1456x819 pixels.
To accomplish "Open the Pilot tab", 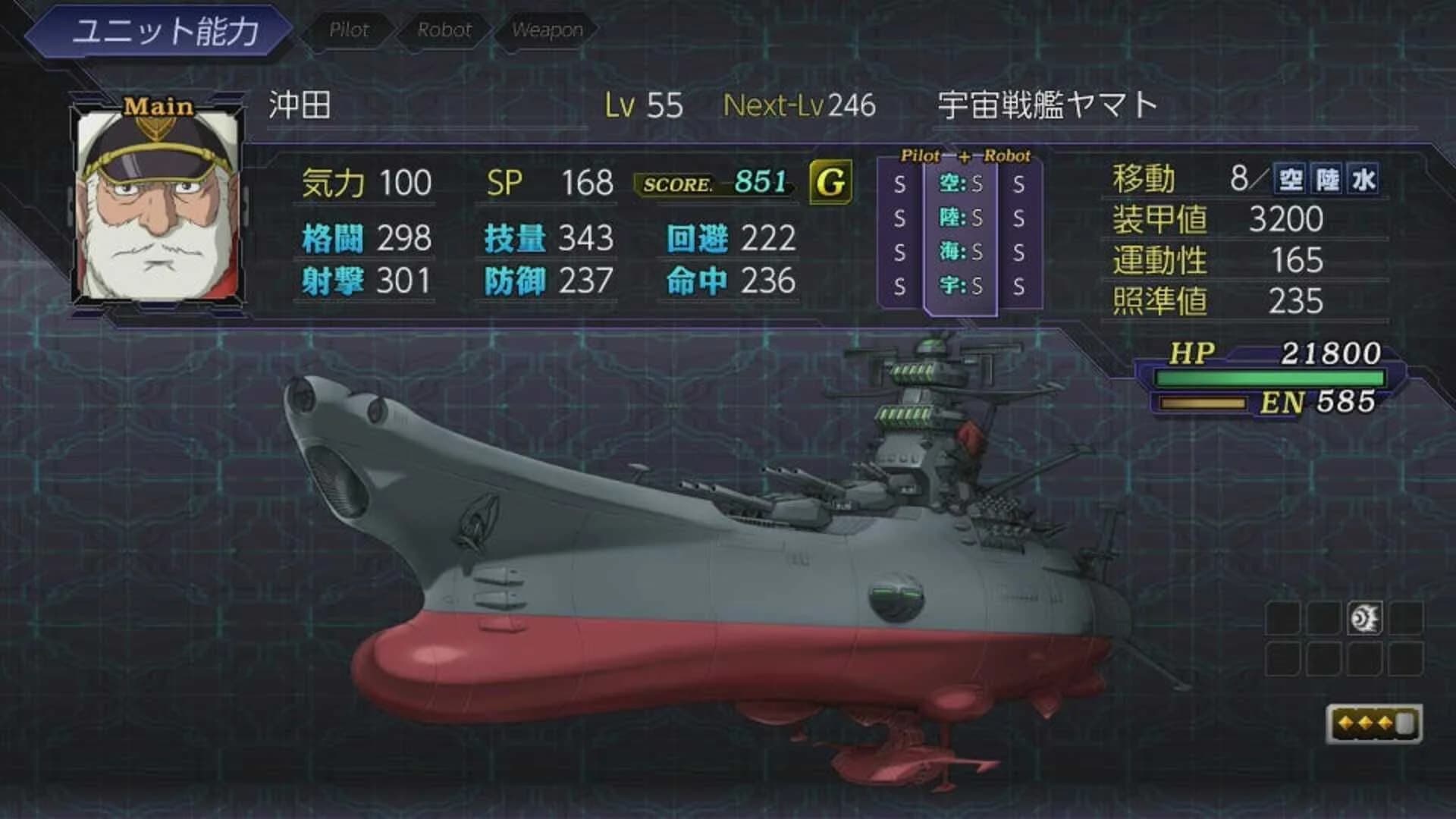I will [x=348, y=30].
